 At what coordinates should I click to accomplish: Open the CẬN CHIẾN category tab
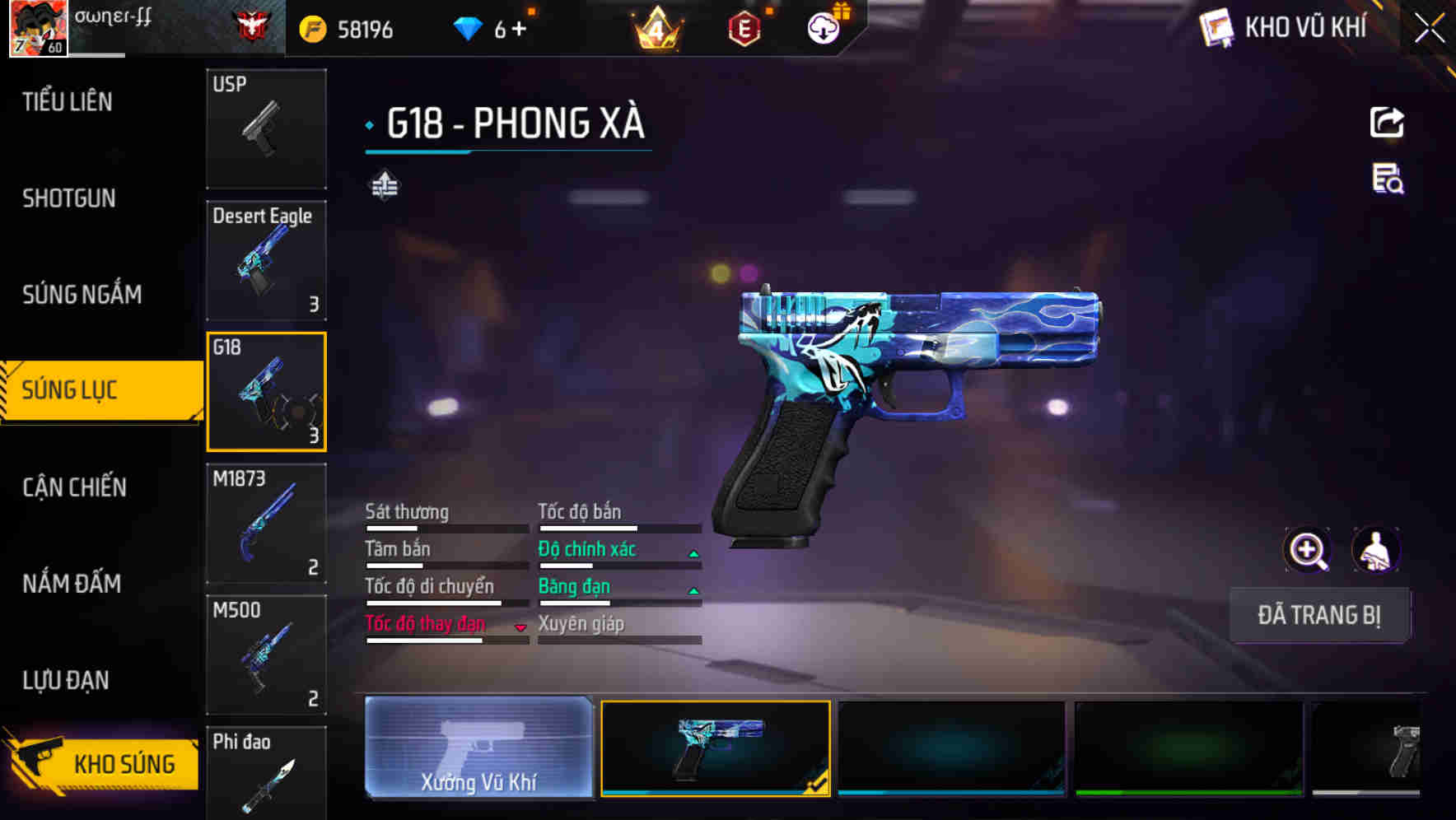click(74, 487)
